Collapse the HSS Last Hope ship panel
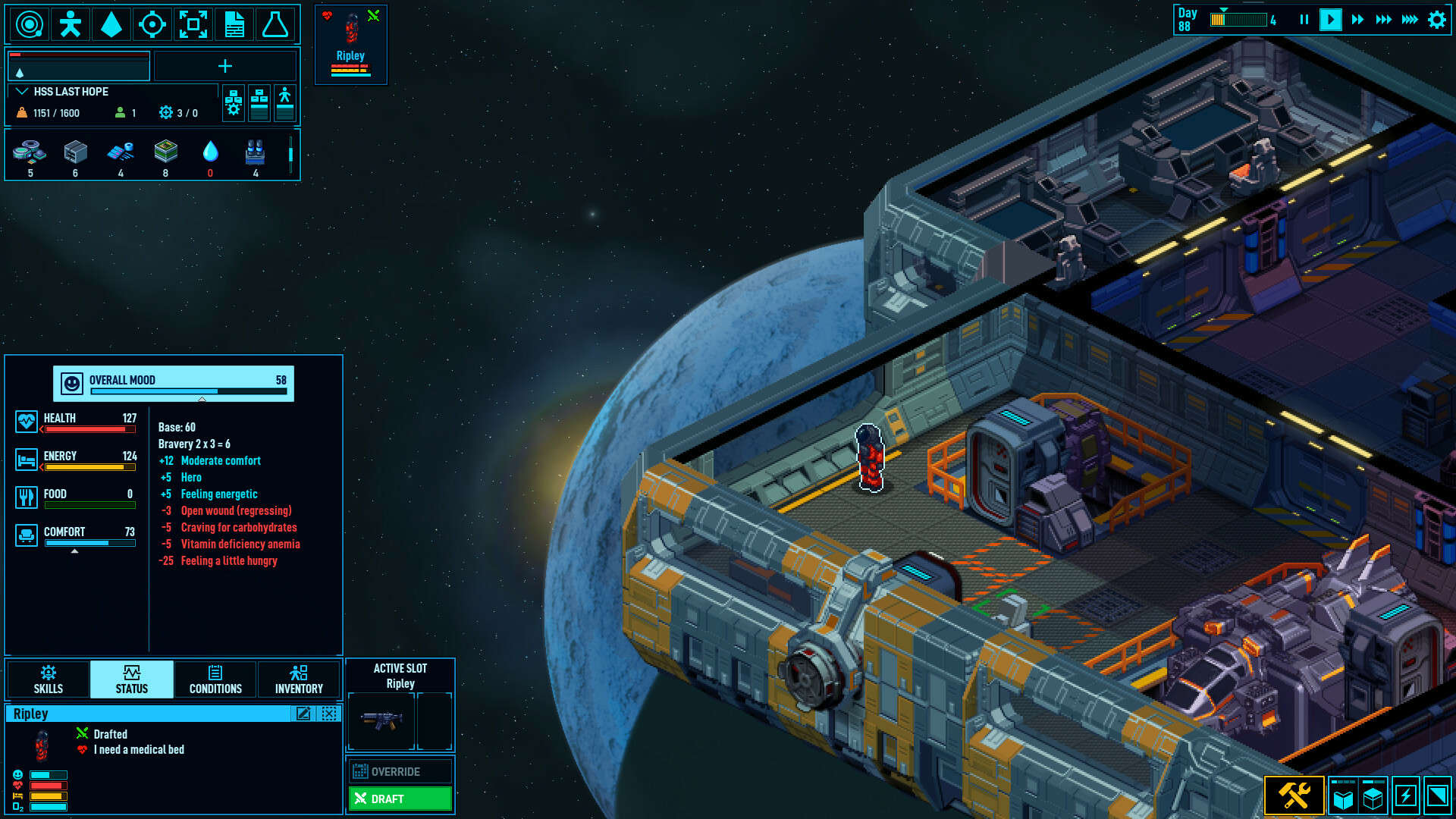 tap(22, 92)
